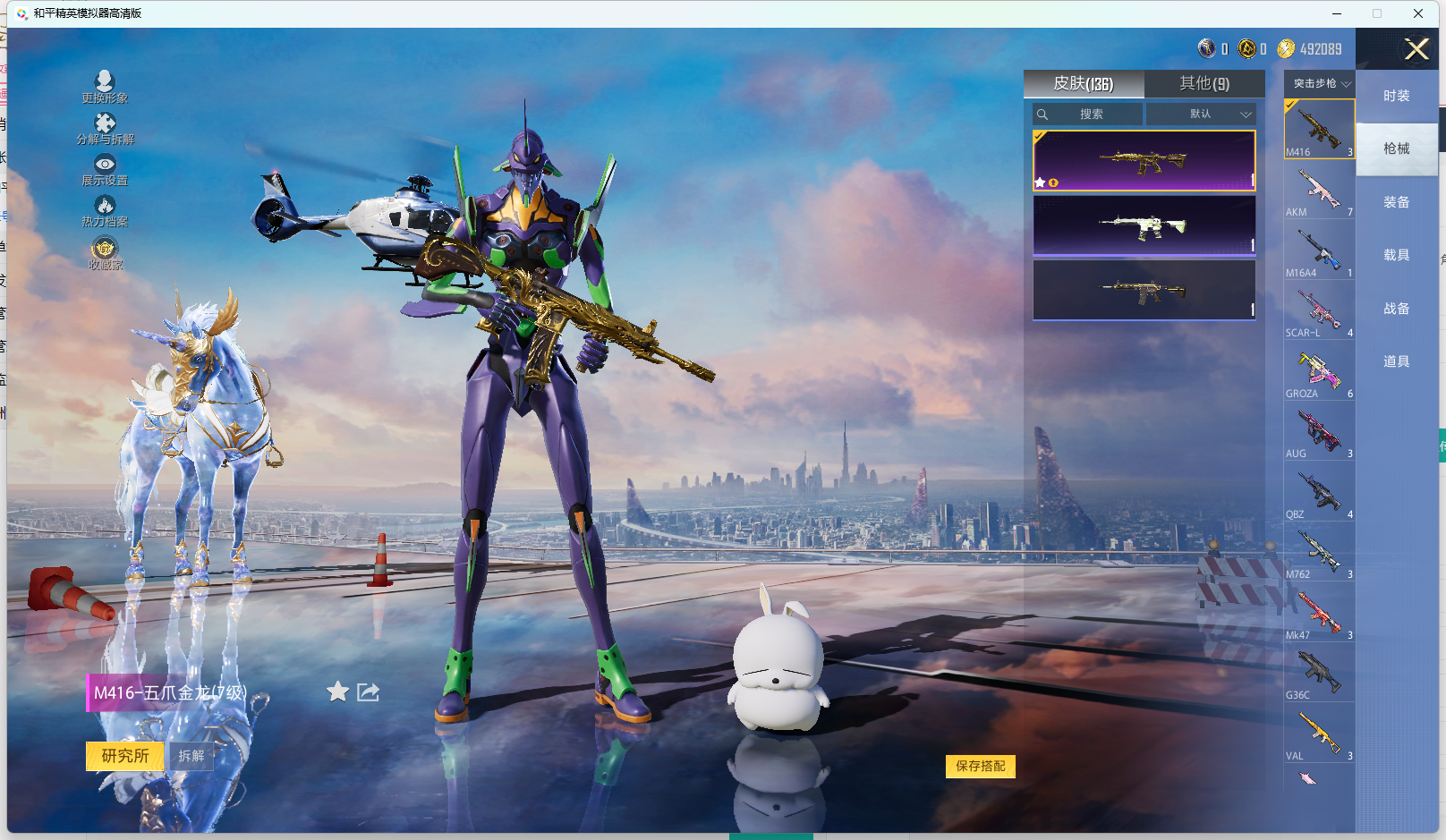The image size is (1446, 840).
Task: Select the GROZA weapon entry
Action: pos(1319,373)
